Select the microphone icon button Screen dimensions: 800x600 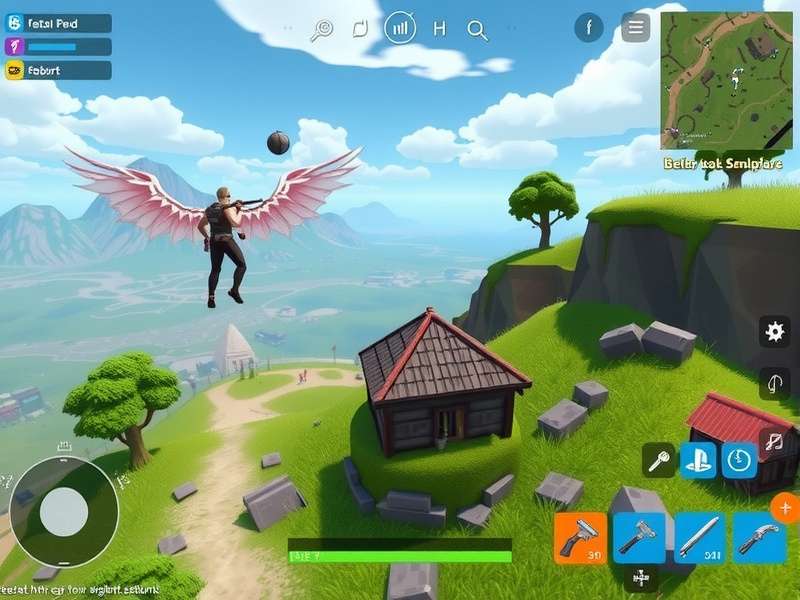click(659, 460)
